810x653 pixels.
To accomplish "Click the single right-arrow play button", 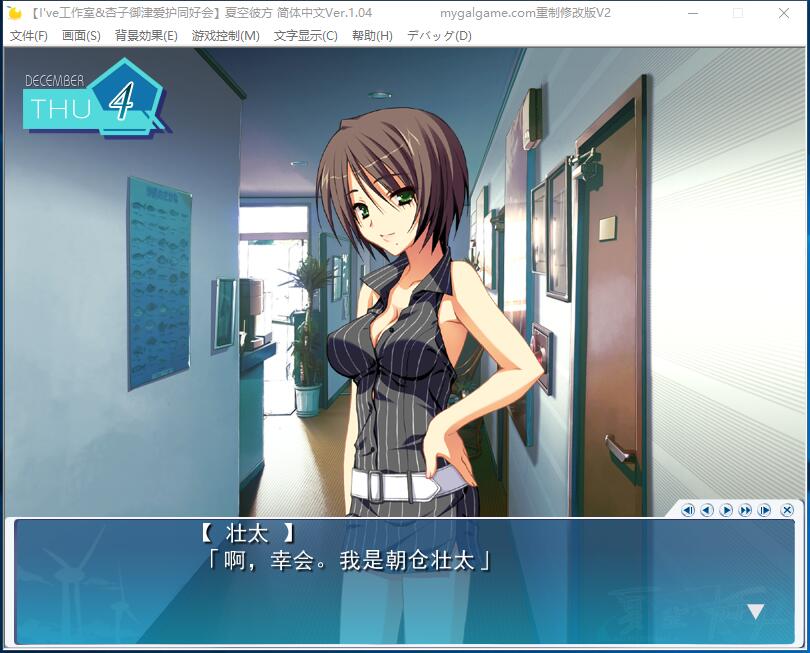I will [x=726, y=510].
